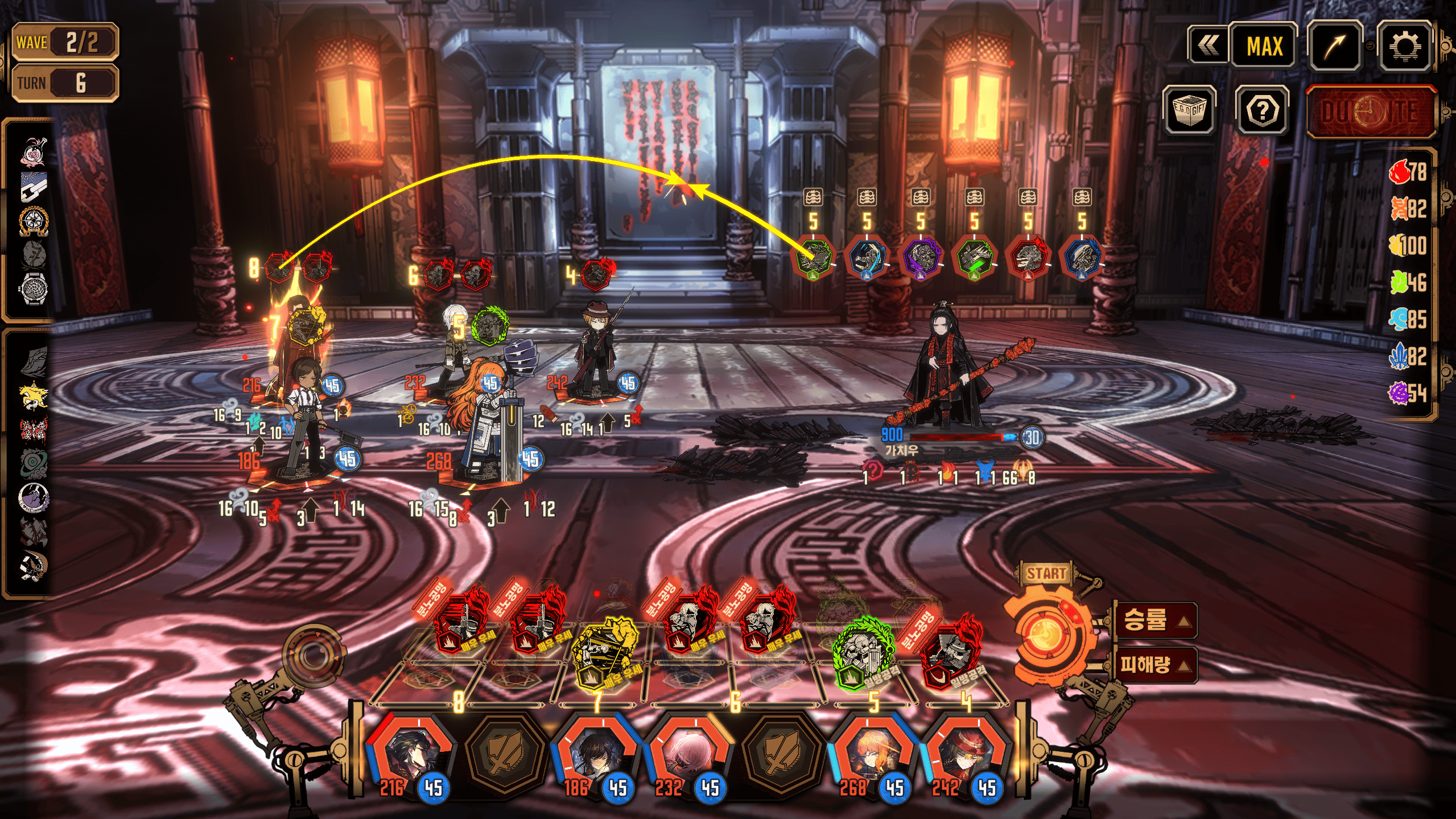Viewport: 1456px width, 819px height.
Task: Choose the 승률 win rate auto-select button
Action: (x=1153, y=620)
